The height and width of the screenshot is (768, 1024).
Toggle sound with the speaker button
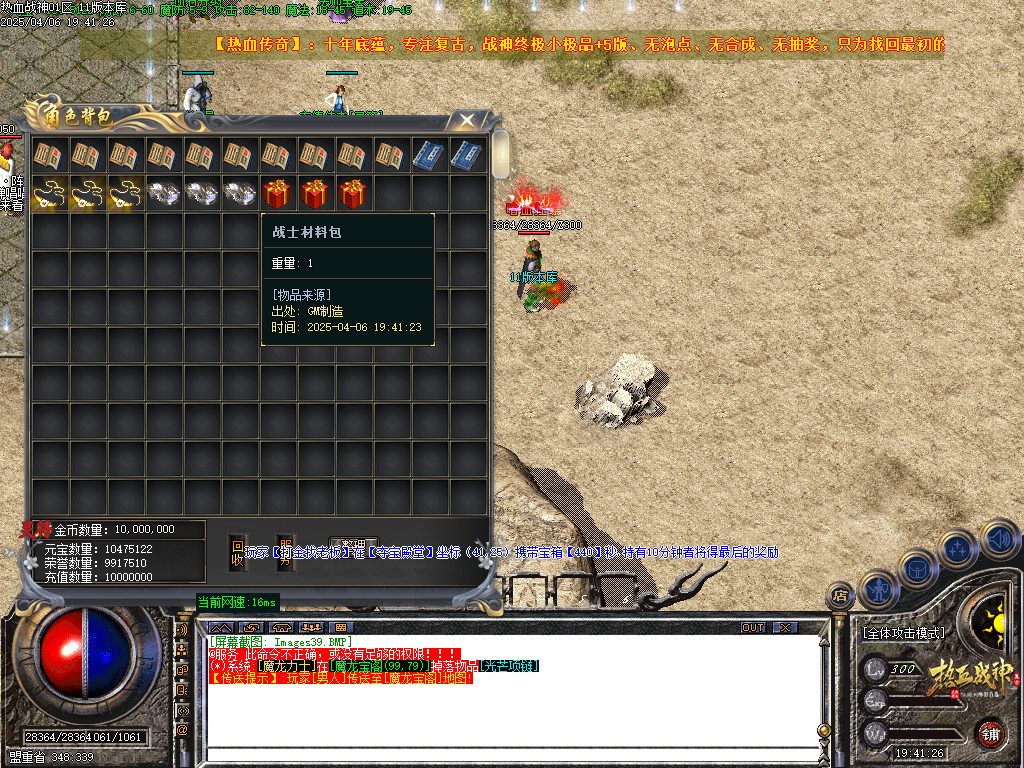tap(999, 539)
